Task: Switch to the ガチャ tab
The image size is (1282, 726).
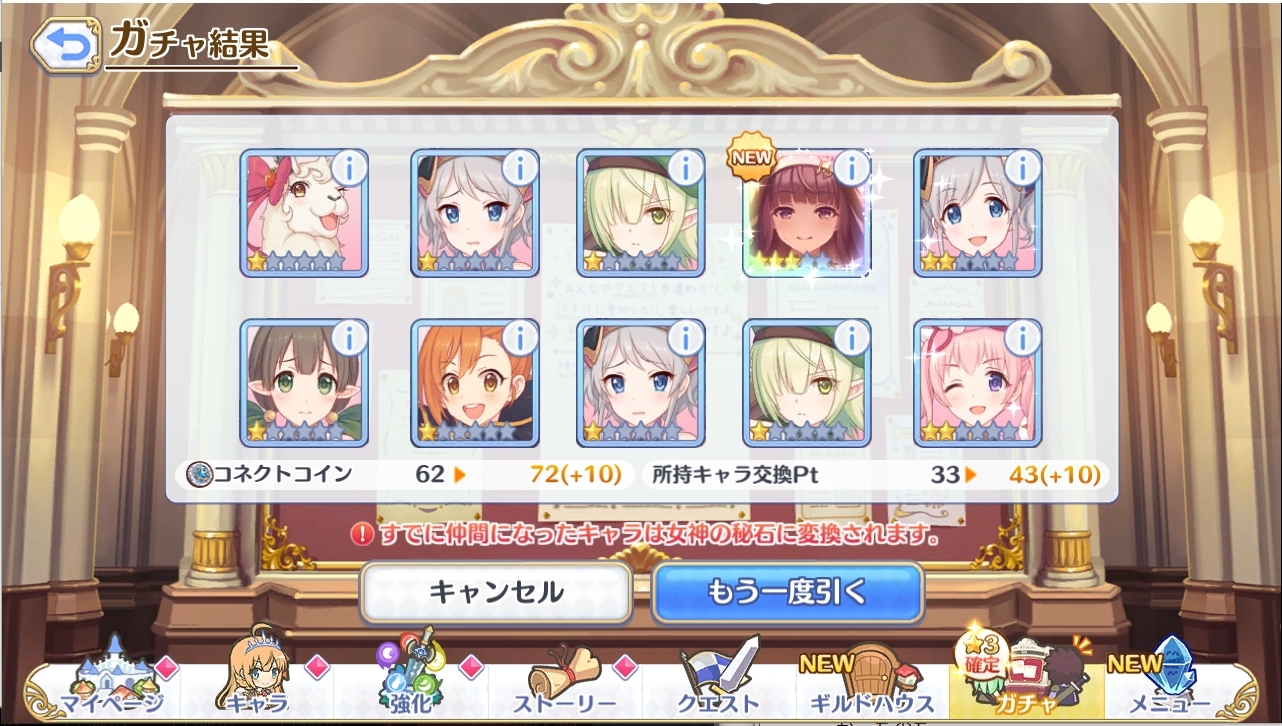Action: point(1025,685)
